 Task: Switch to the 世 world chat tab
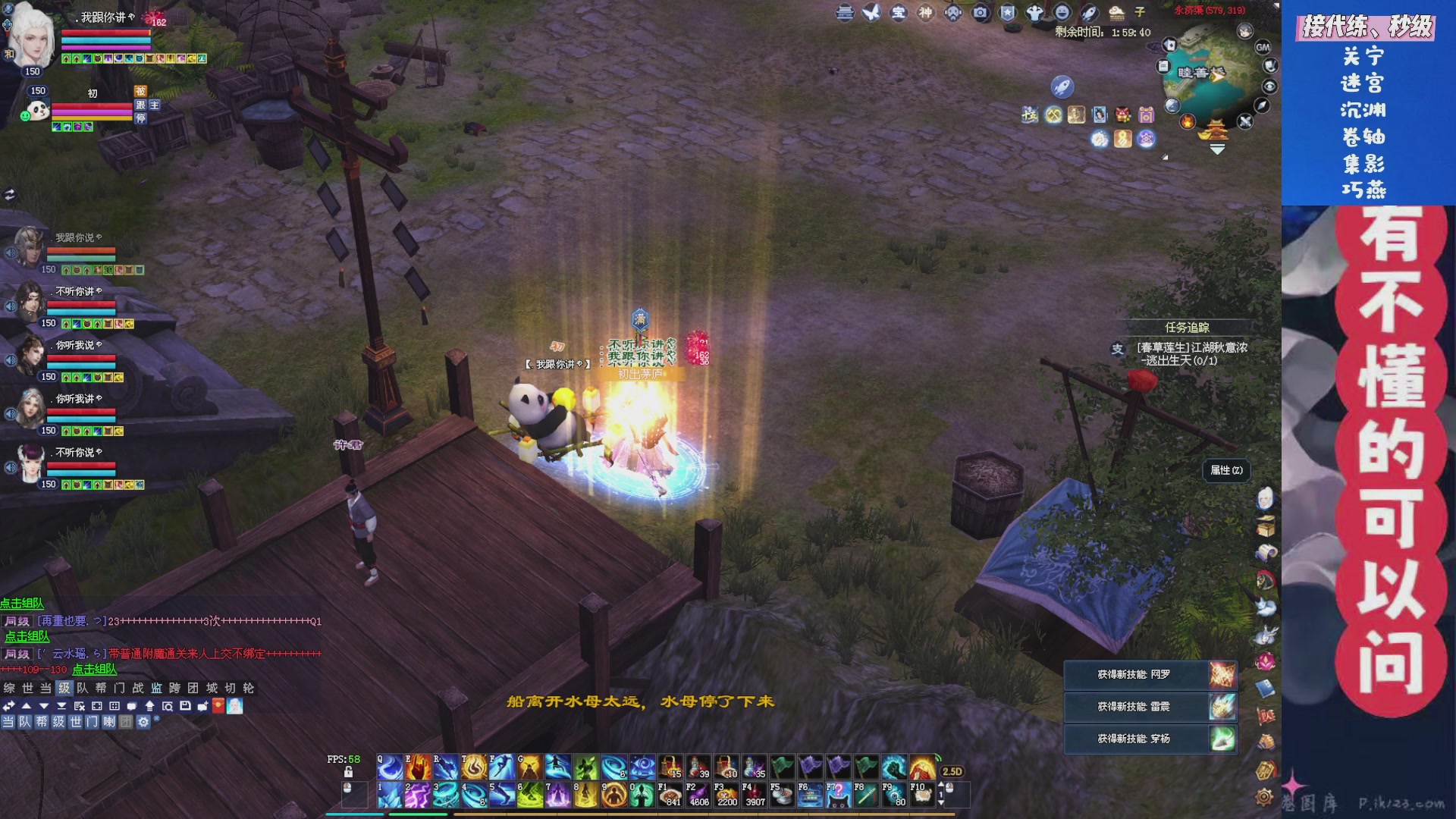tap(28, 688)
